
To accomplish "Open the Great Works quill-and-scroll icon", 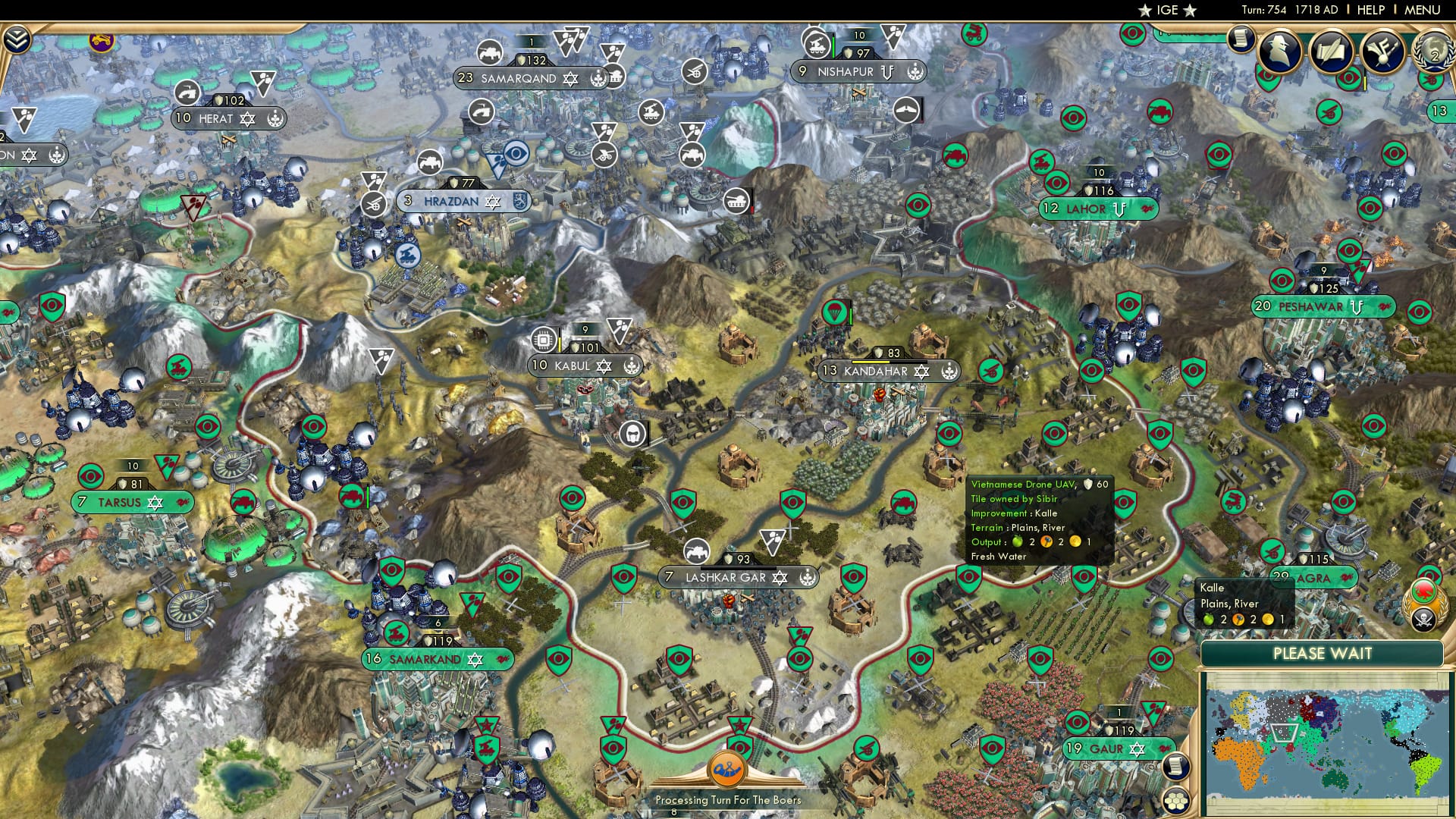I will 1332,50.
